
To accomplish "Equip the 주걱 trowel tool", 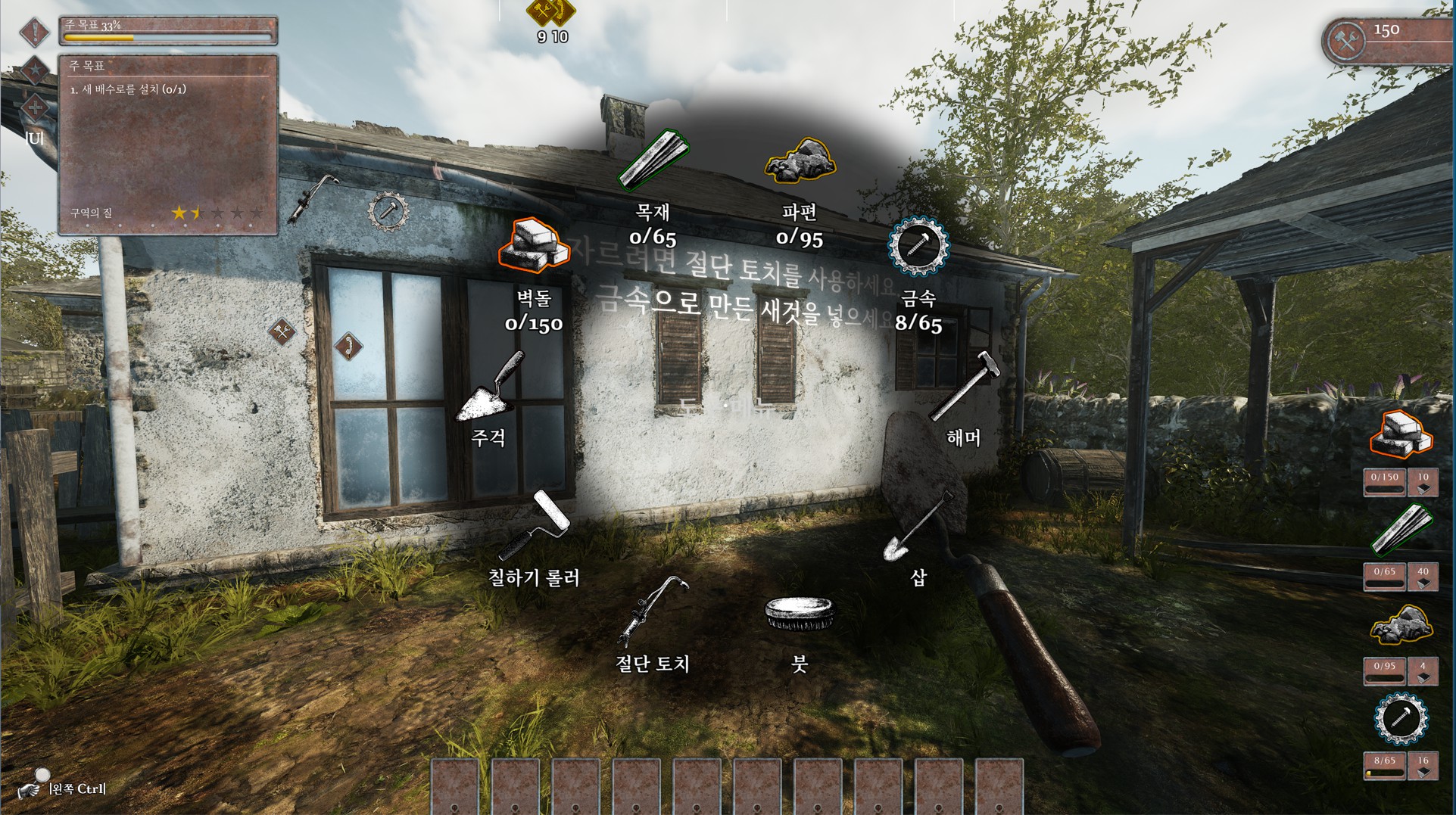I will [x=490, y=387].
